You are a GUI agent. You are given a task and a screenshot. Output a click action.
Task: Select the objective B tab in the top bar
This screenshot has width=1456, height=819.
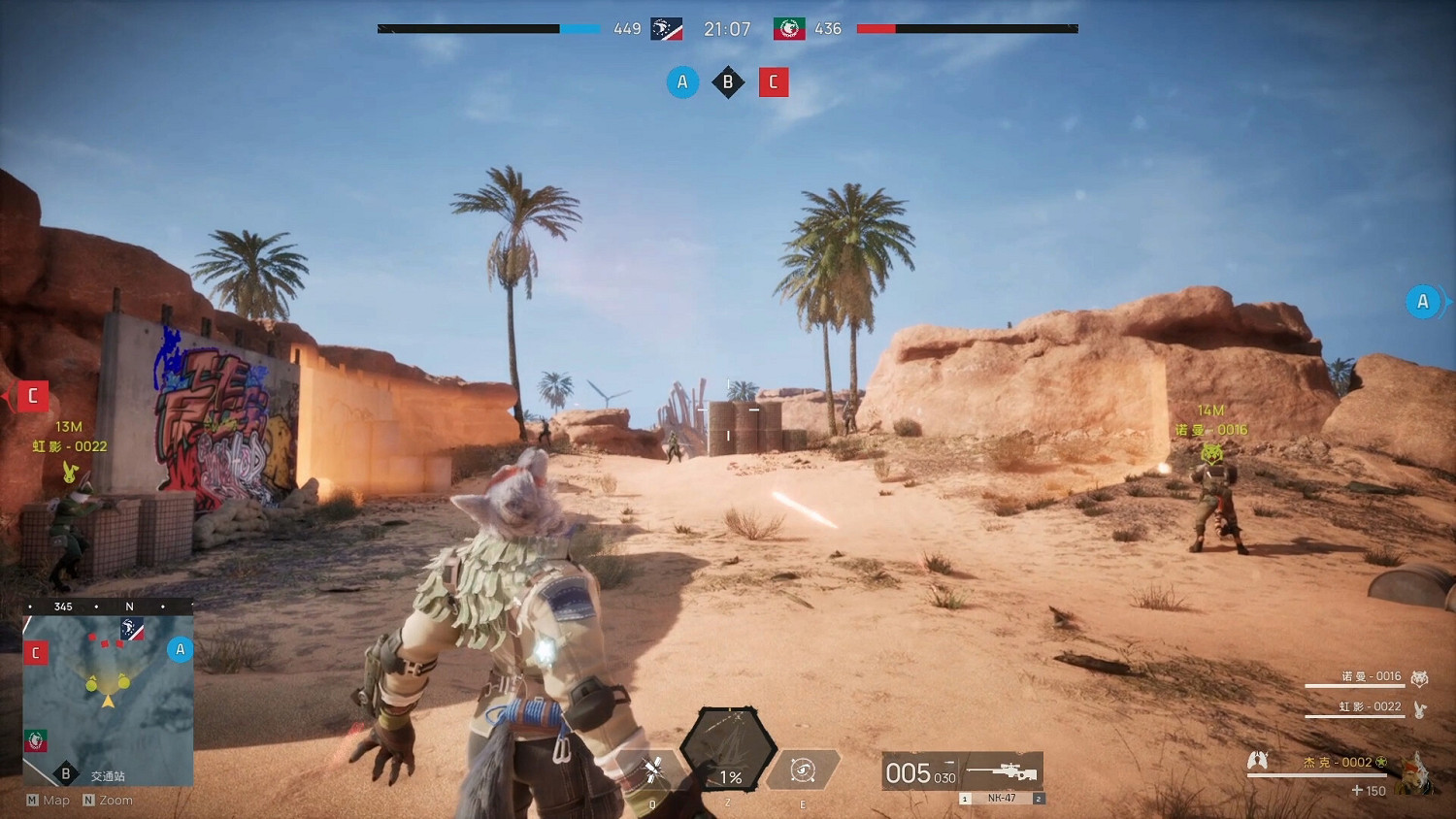(x=728, y=82)
